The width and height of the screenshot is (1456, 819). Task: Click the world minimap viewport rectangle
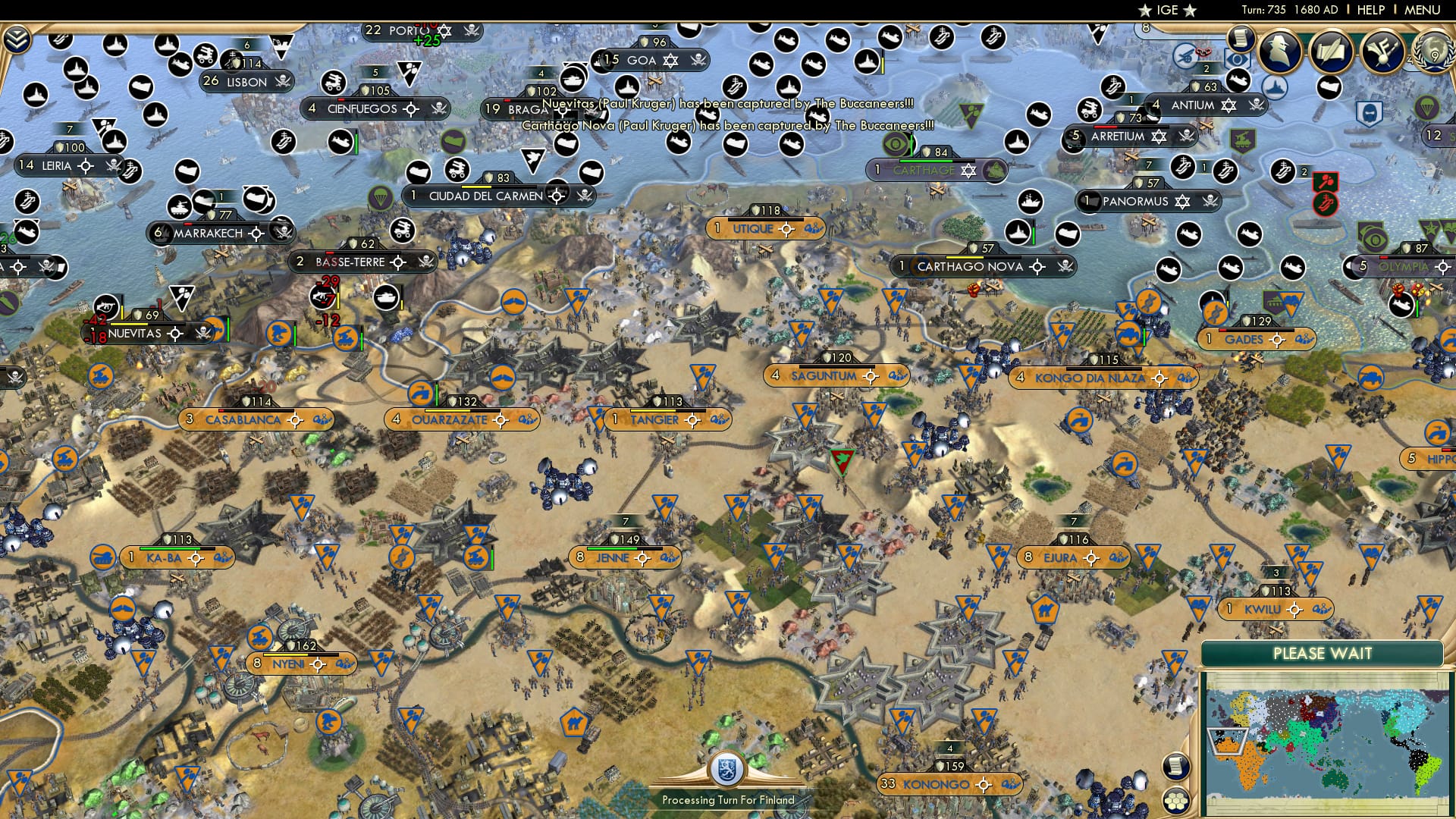point(1227,741)
